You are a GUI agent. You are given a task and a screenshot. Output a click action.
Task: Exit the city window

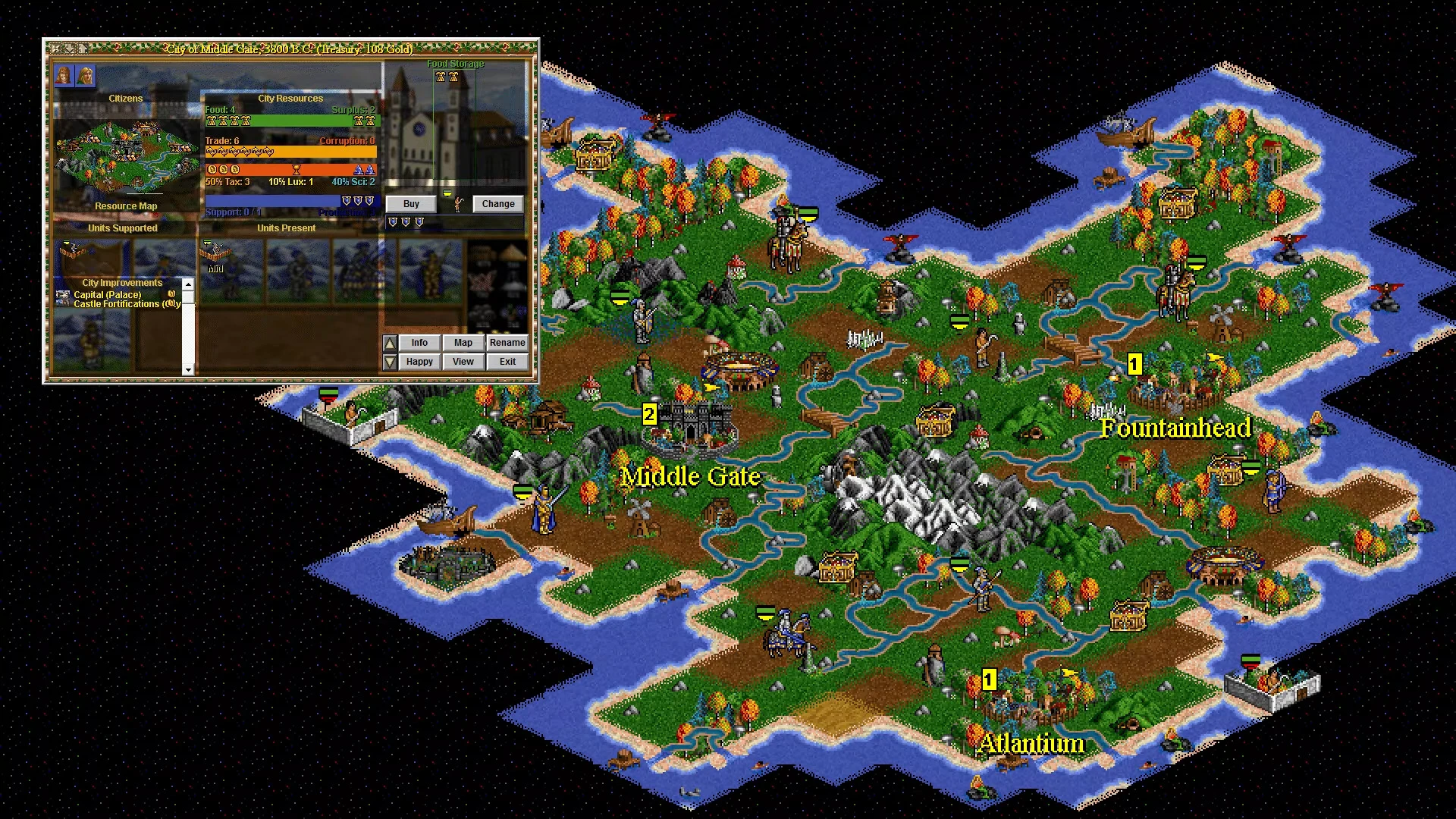point(508,362)
